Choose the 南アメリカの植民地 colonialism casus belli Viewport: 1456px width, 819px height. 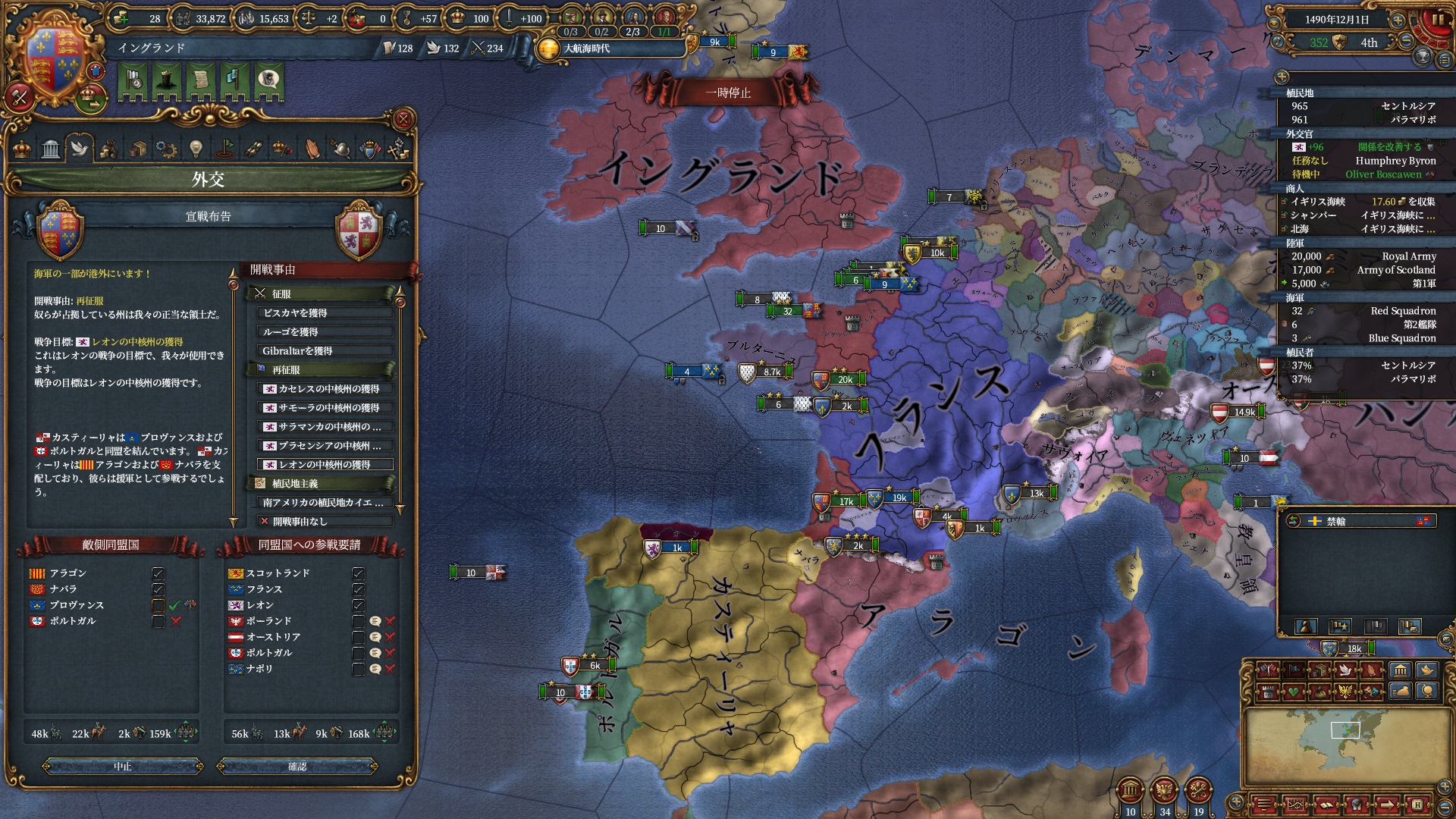[325, 503]
